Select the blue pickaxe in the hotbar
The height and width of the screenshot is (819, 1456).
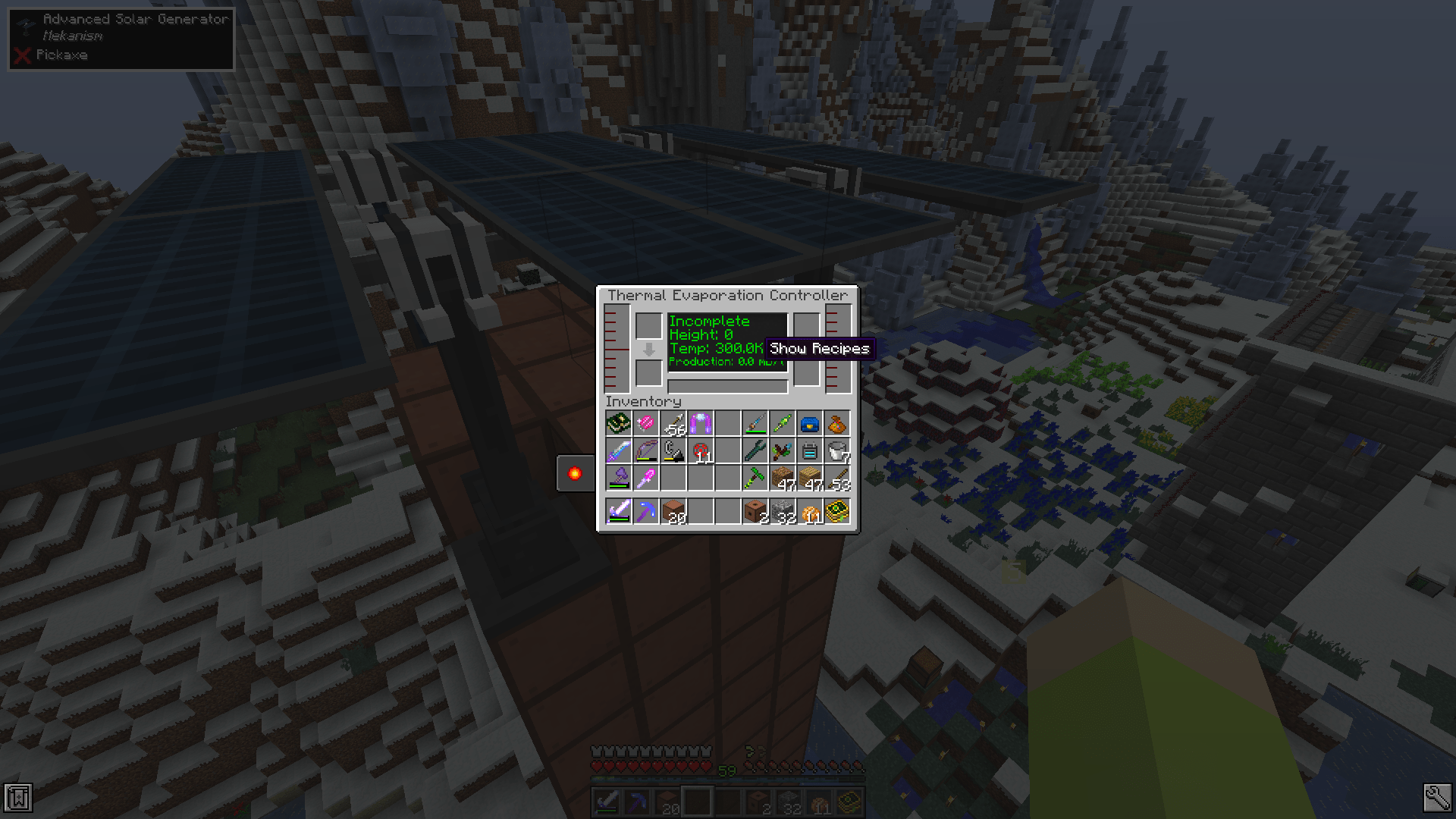[645, 512]
